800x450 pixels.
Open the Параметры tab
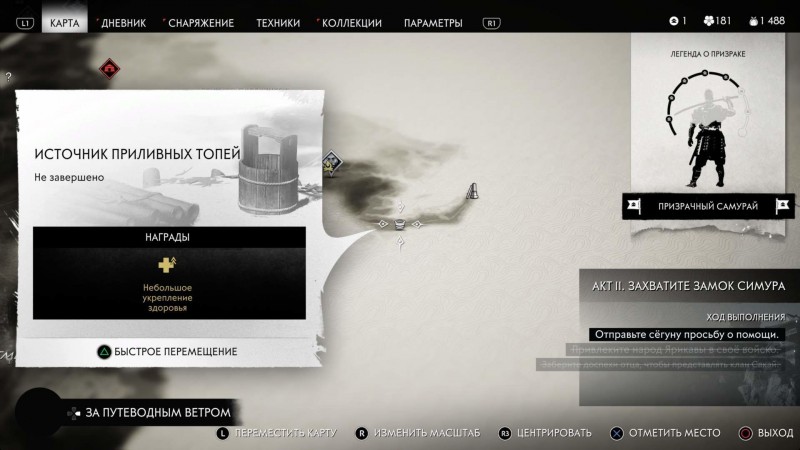point(433,22)
